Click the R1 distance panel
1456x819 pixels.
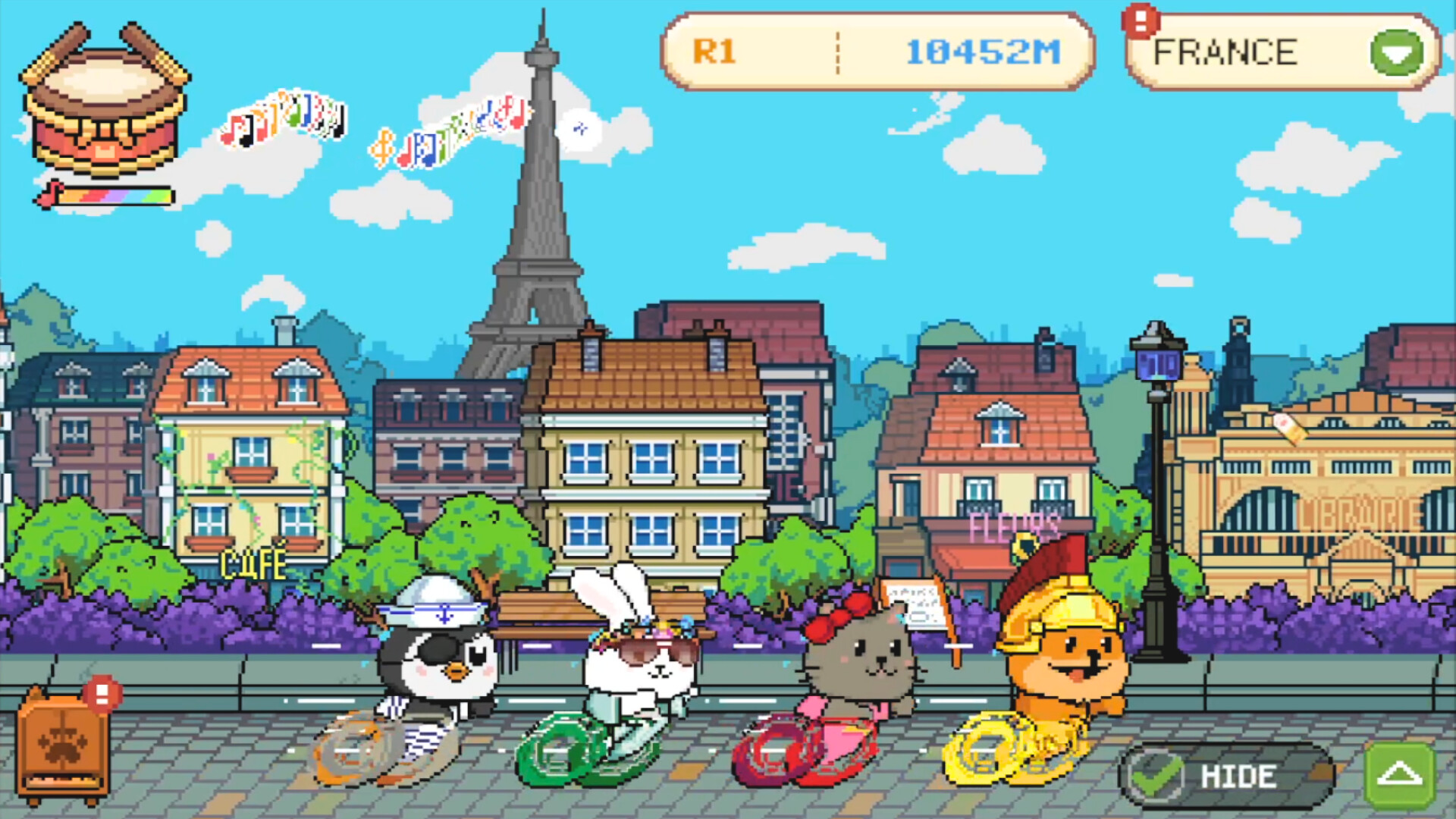pos(877,52)
